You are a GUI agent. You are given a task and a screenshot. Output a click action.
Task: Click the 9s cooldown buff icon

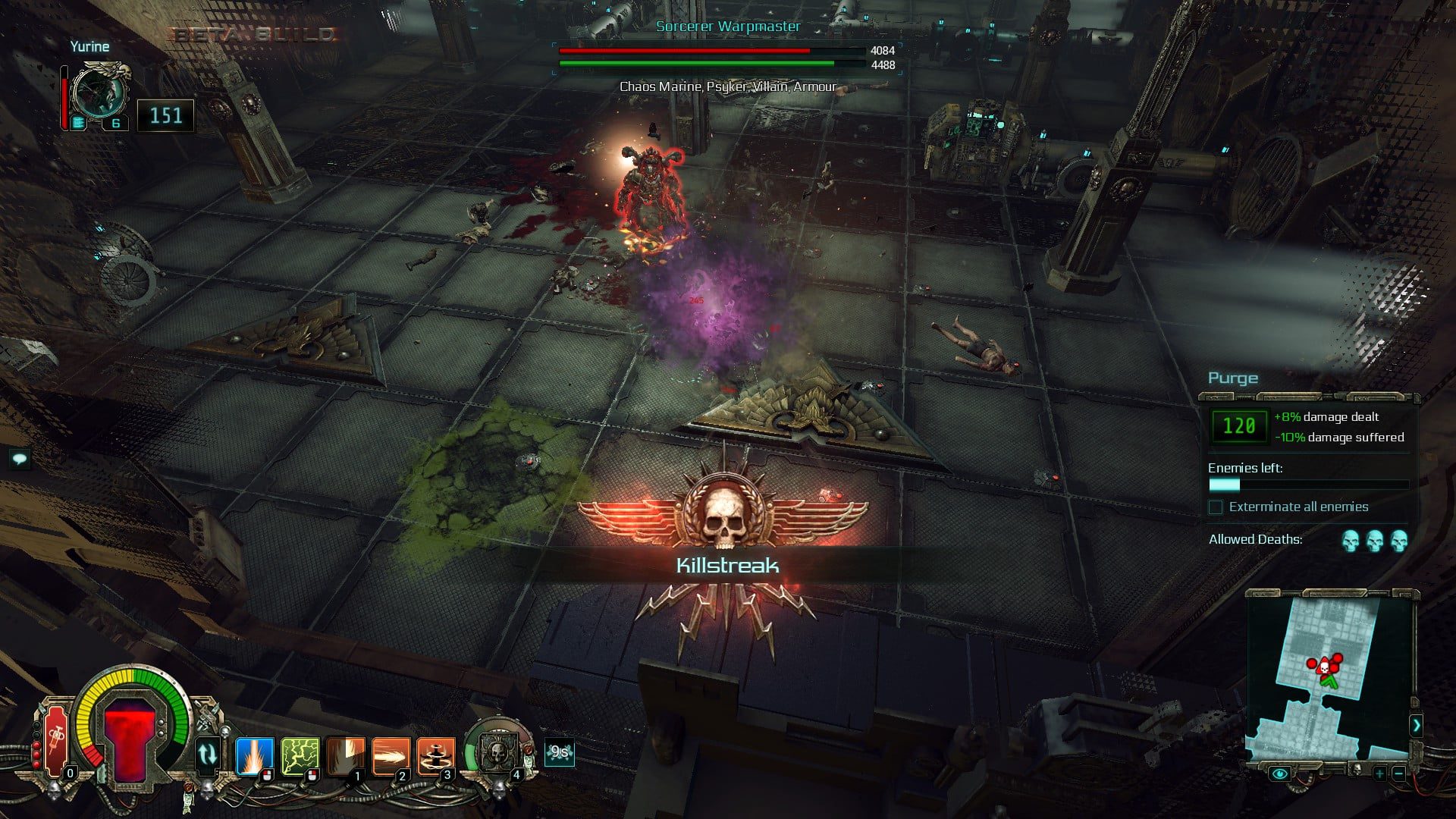[x=560, y=752]
